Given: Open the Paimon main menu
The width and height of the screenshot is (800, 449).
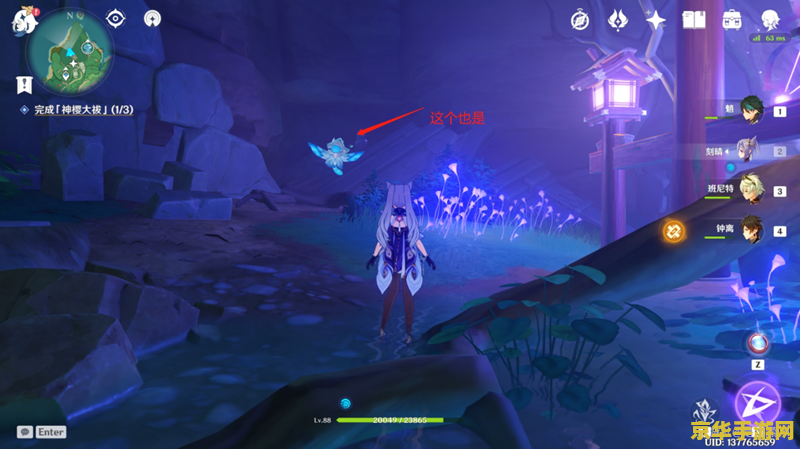Looking at the screenshot, I should click(19, 24).
